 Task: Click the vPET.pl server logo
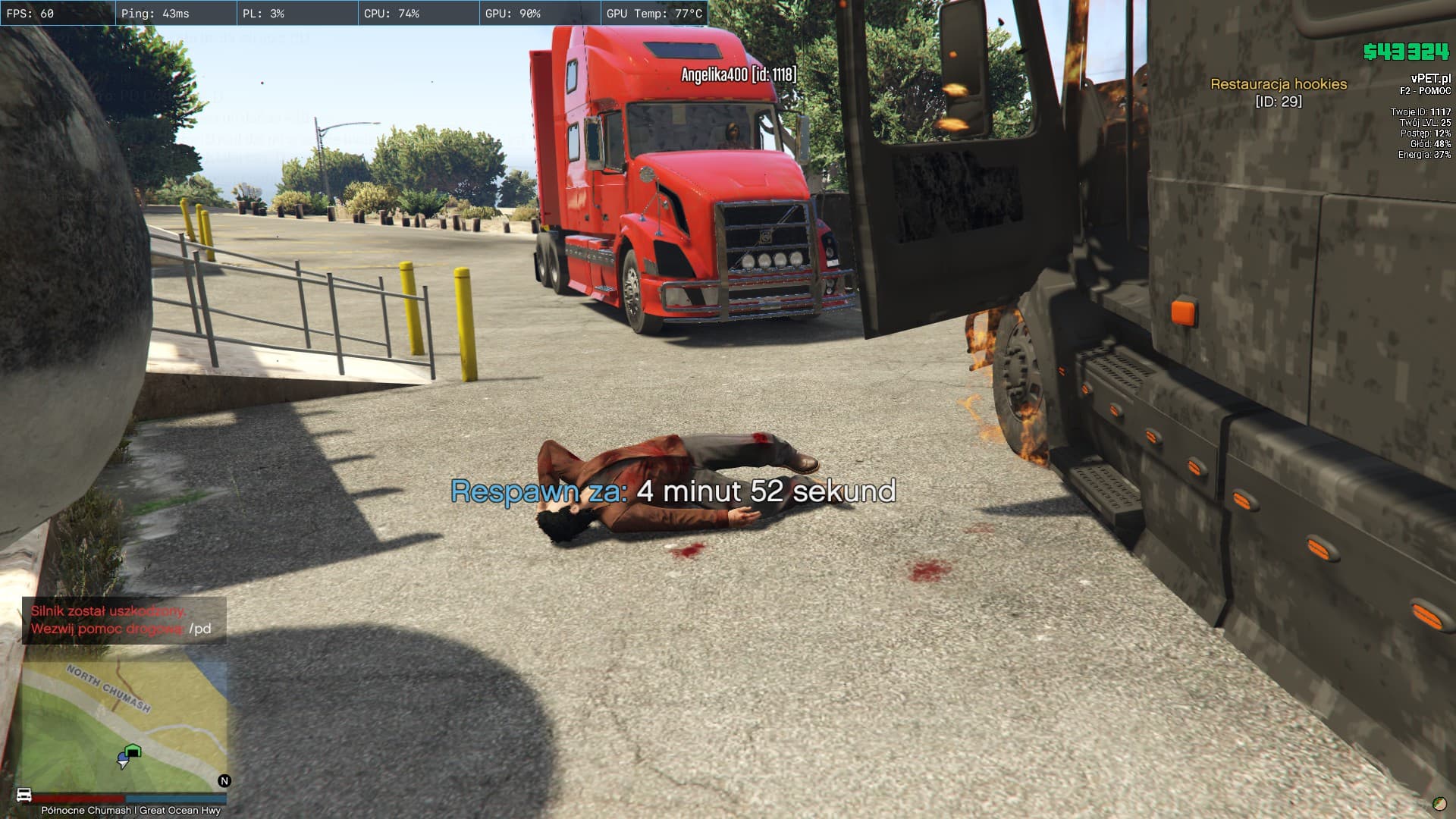[x=1430, y=78]
